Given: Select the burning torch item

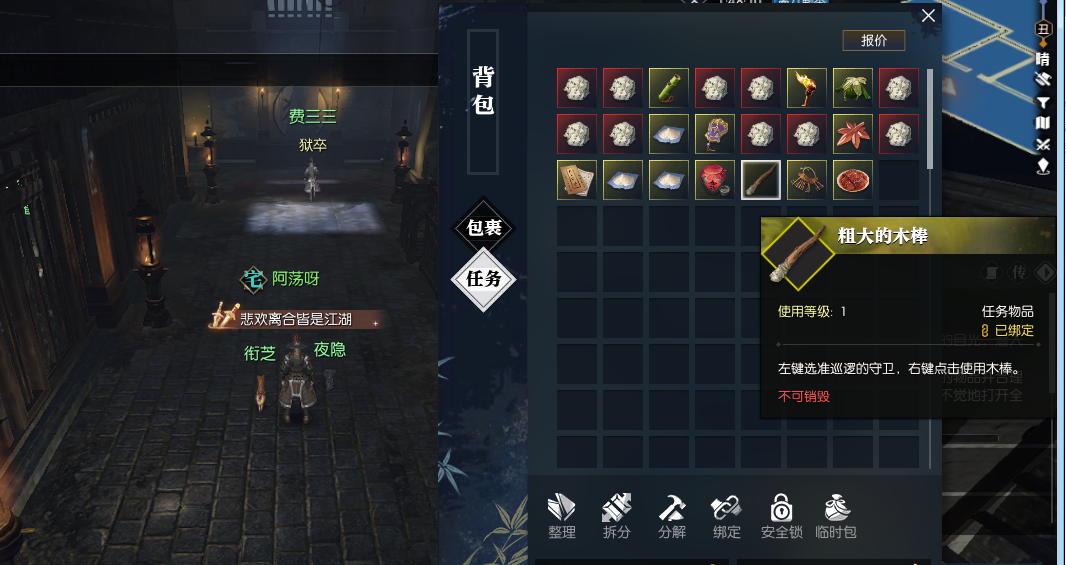Looking at the screenshot, I should pos(807,88).
